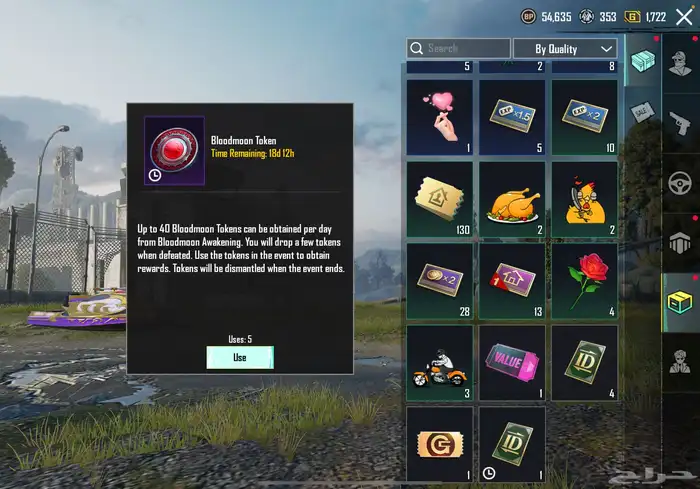This screenshot has width=700, height=489.
Task: Open the pistol weapons tab
Action: point(680,124)
